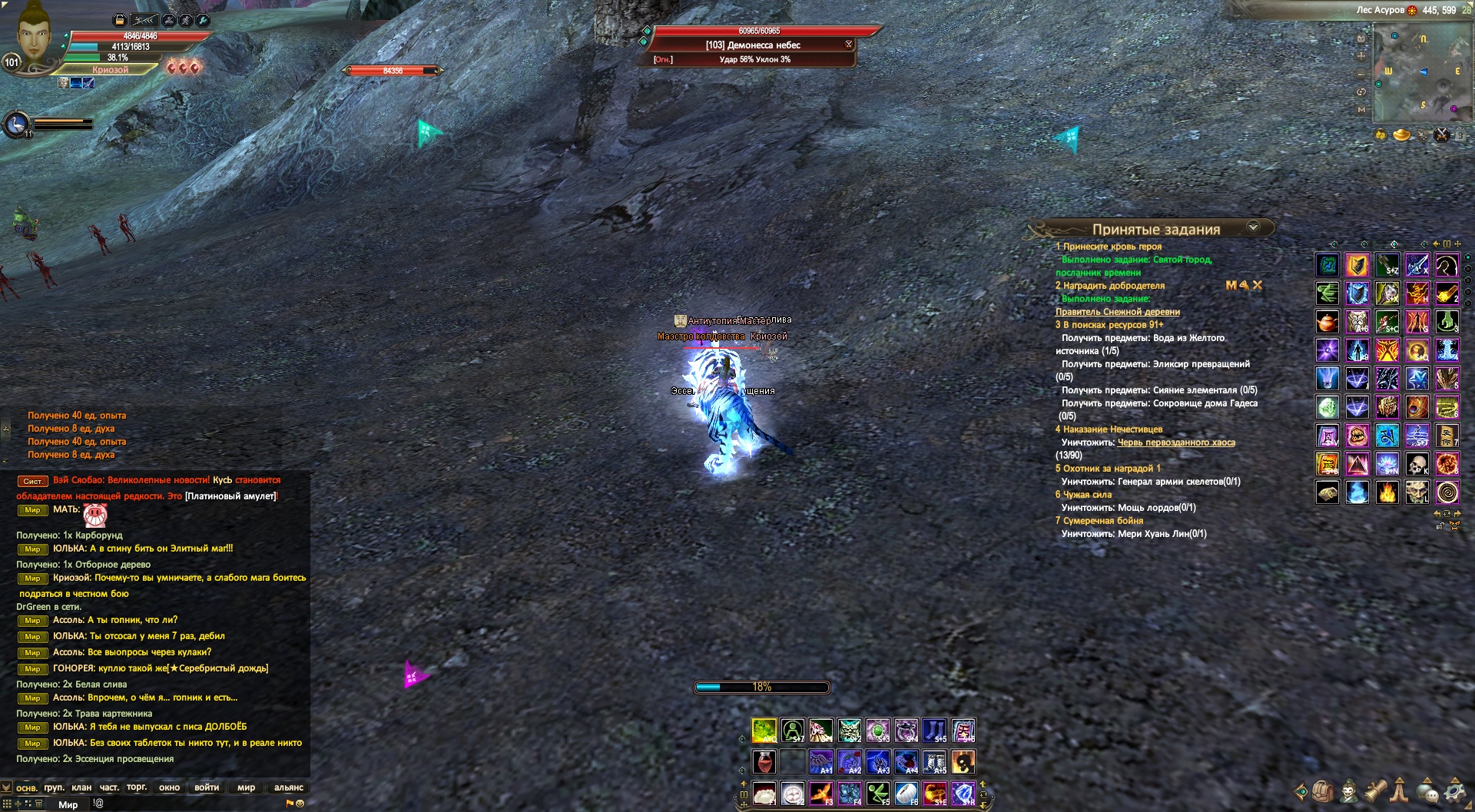Activate the F3 fire phoenix skill

click(821, 792)
